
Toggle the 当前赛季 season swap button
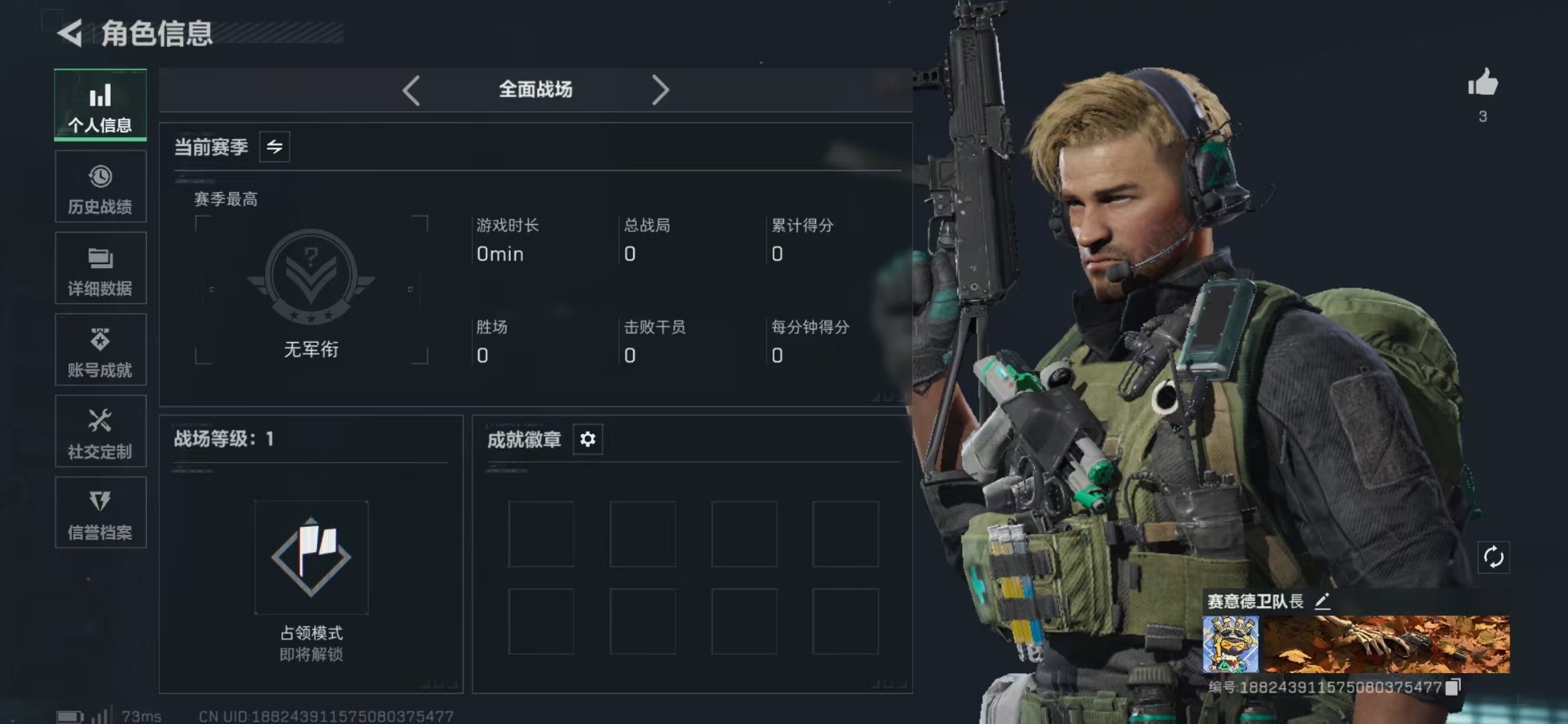click(275, 147)
